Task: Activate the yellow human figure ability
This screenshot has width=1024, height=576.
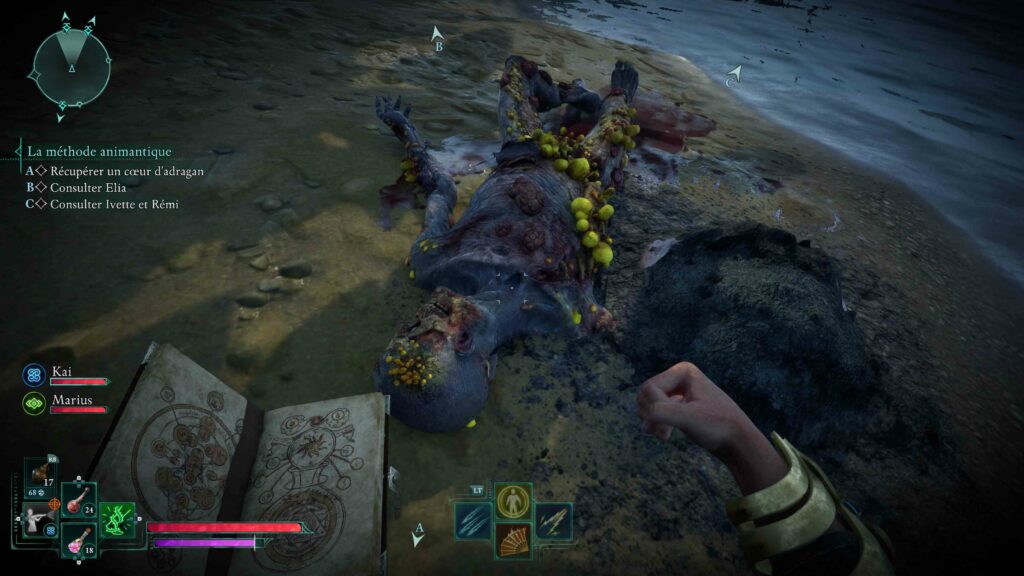Action: click(513, 500)
